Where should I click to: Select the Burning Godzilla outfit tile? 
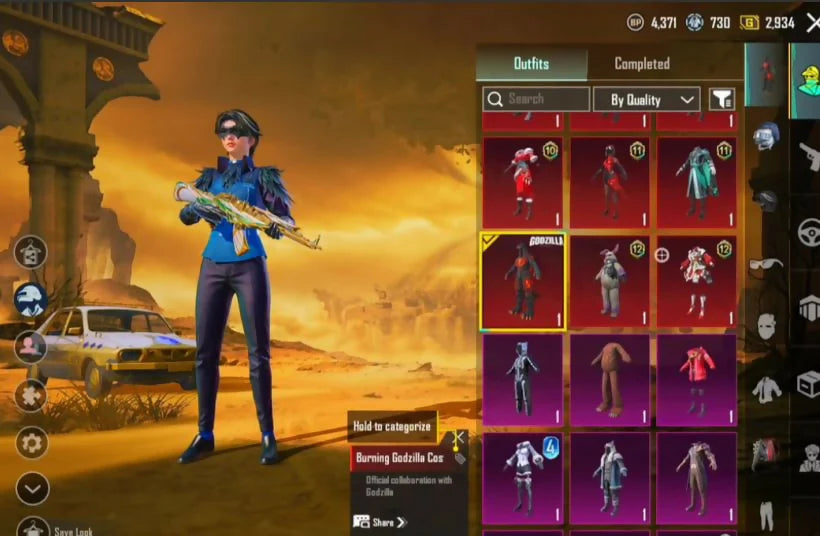click(x=523, y=283)
